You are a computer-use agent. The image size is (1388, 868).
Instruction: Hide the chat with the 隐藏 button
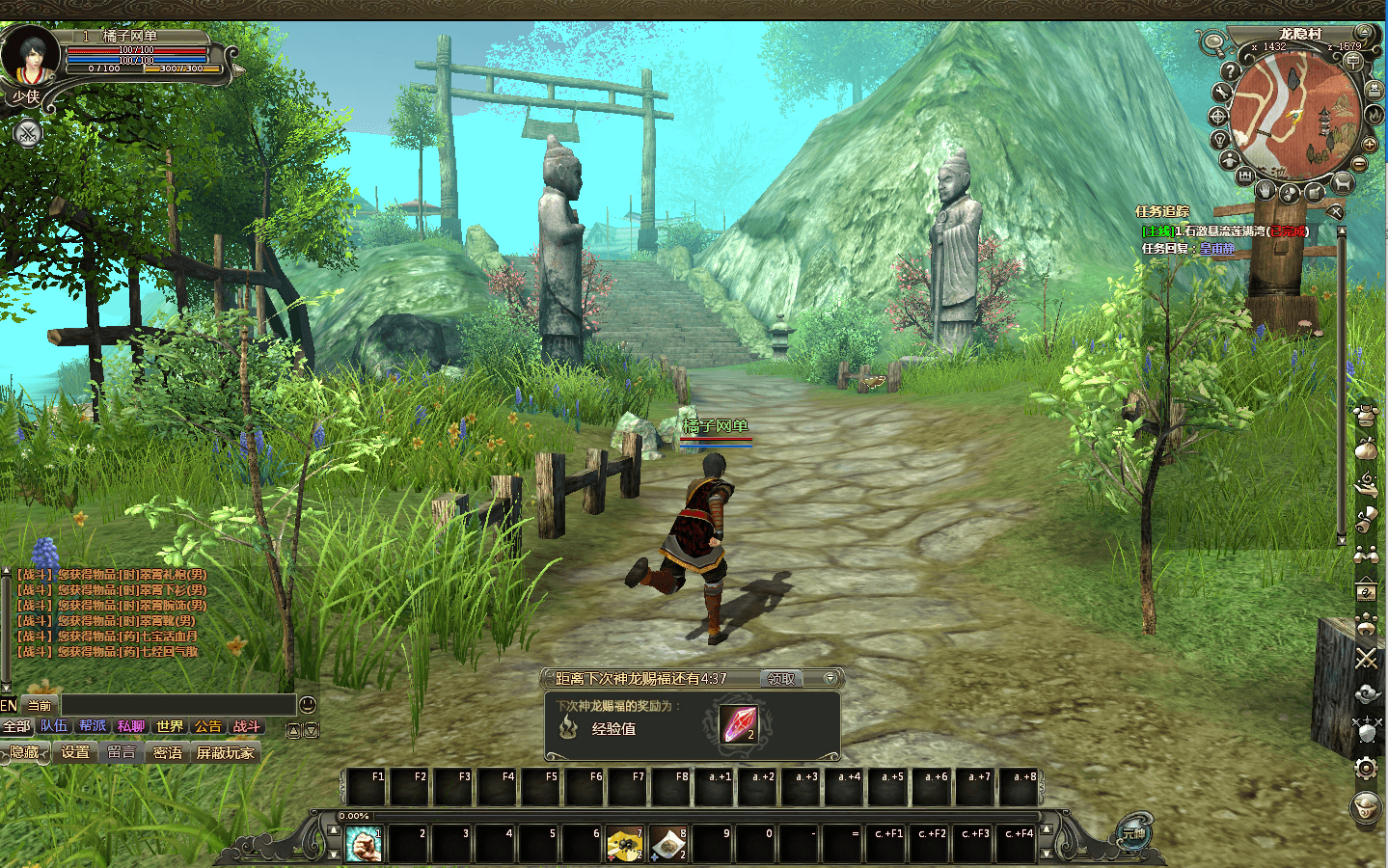point(25,752)
